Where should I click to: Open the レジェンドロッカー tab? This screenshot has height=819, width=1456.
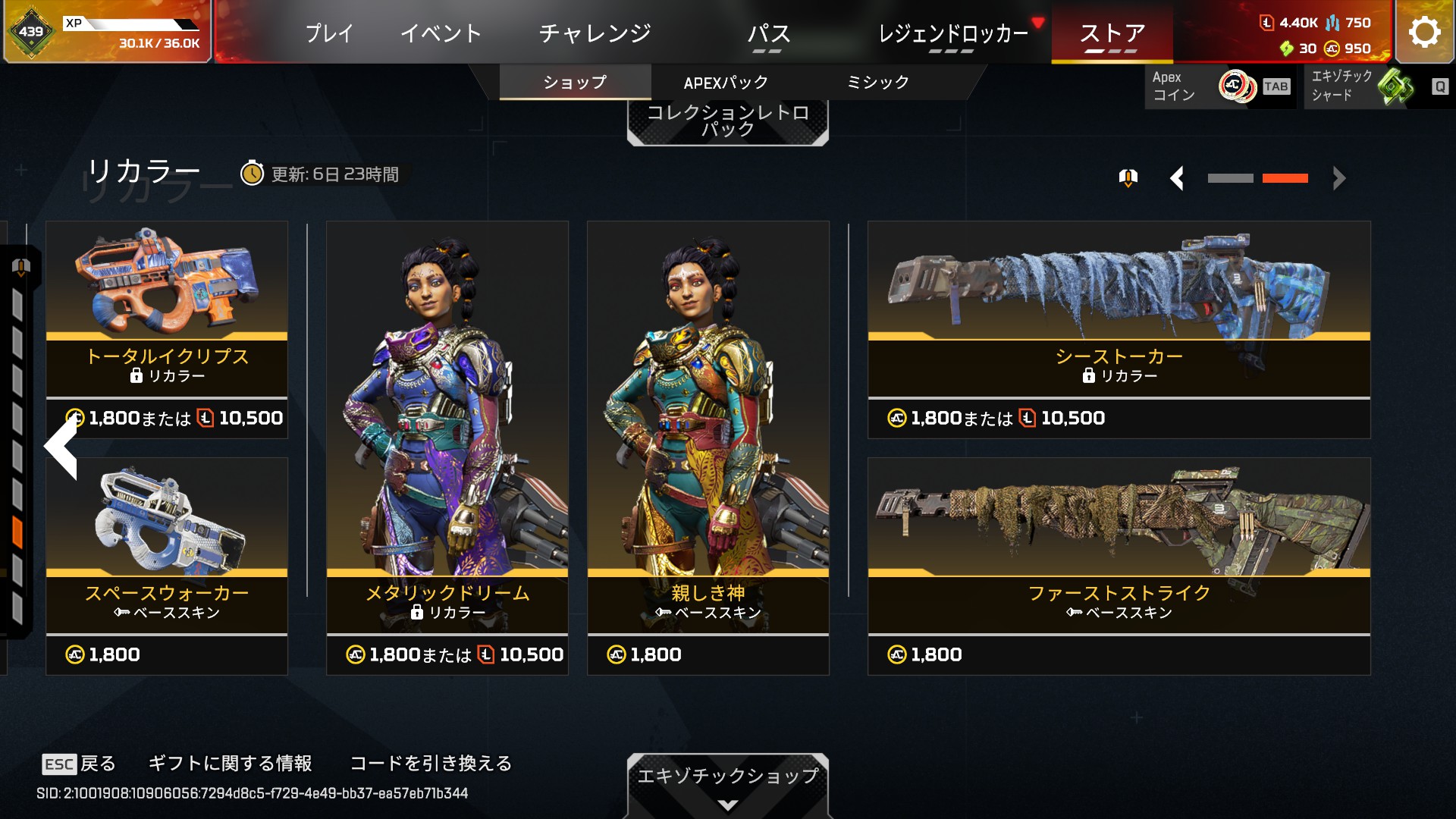pos(952,33)
